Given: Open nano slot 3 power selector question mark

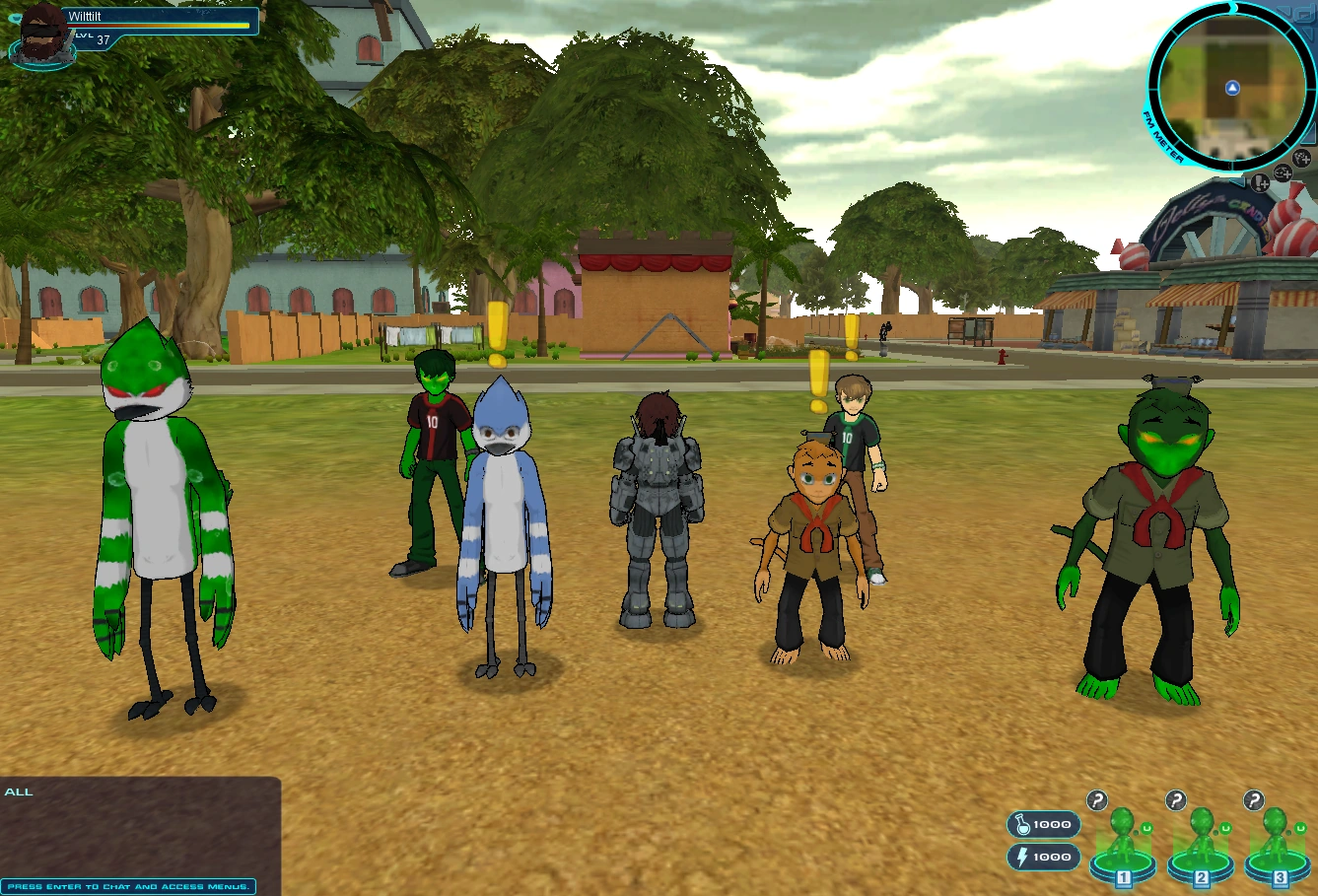Looking at the screenshot, I should pyautogui.click(x=1253, y=799).
